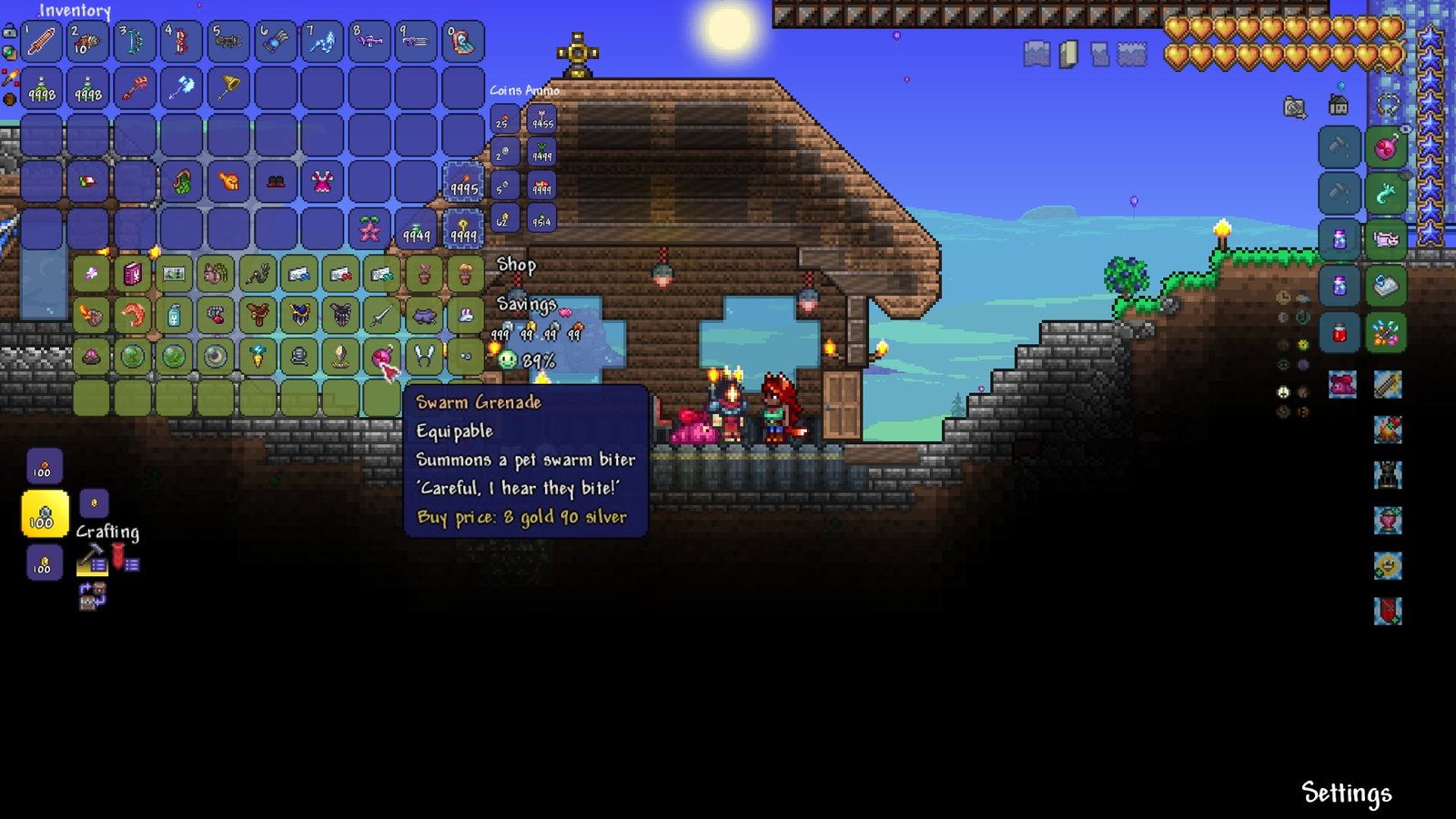1456x819 pixels.
Task: Toggle the hotbar lock icon
Action: pyautogui.click(x=10, y=32)
